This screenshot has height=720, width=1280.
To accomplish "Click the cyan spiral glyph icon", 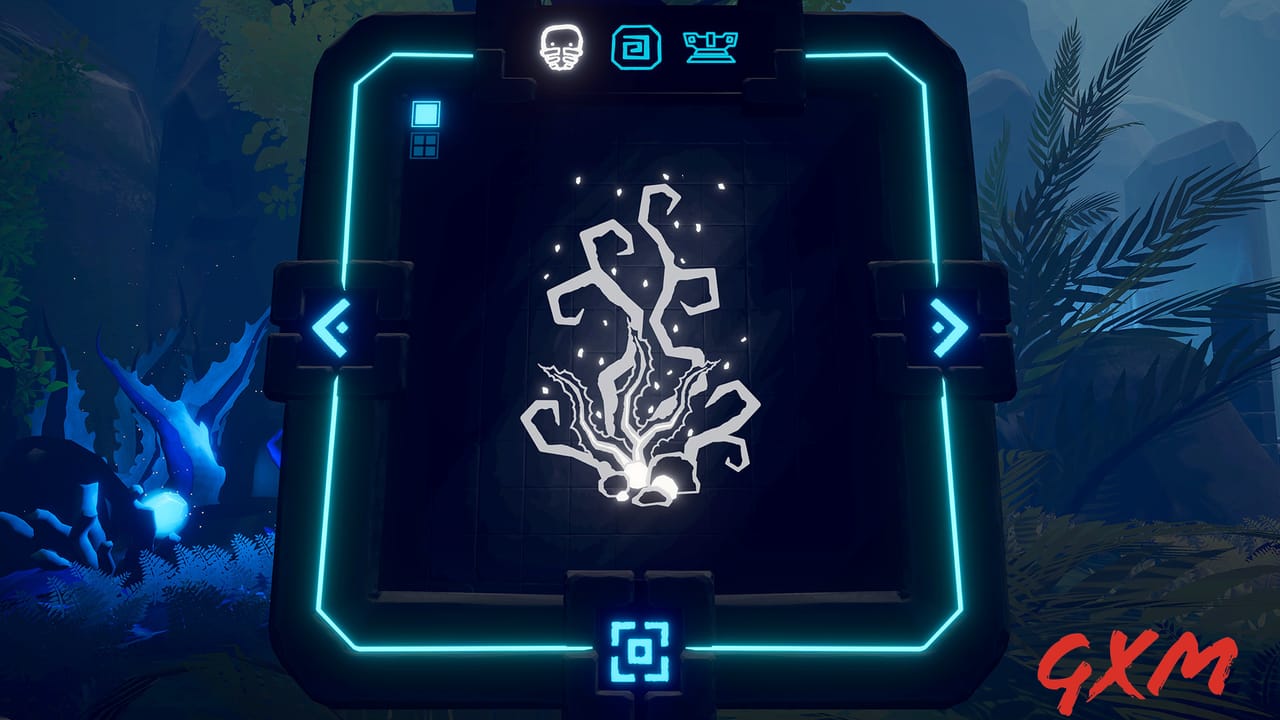I will tap(638, 46).
